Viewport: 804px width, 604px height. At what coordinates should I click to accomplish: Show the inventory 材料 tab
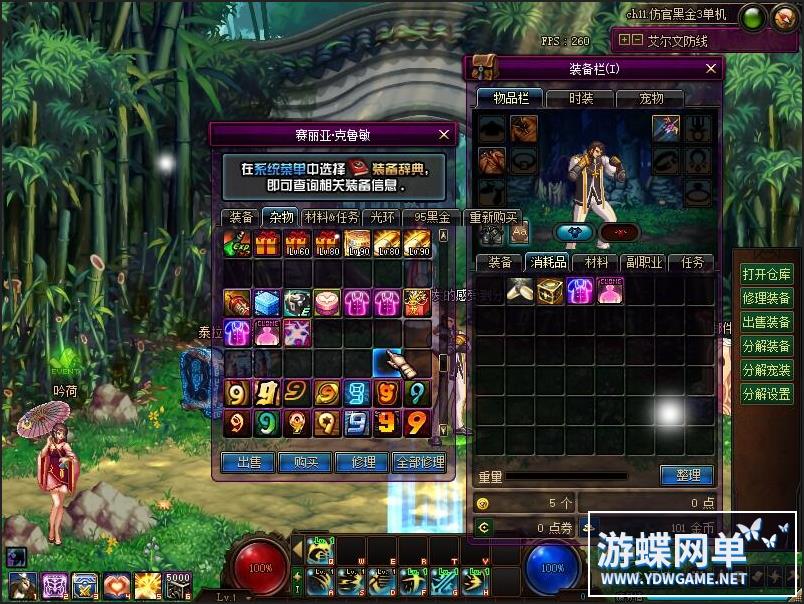[x=597, y=263]
